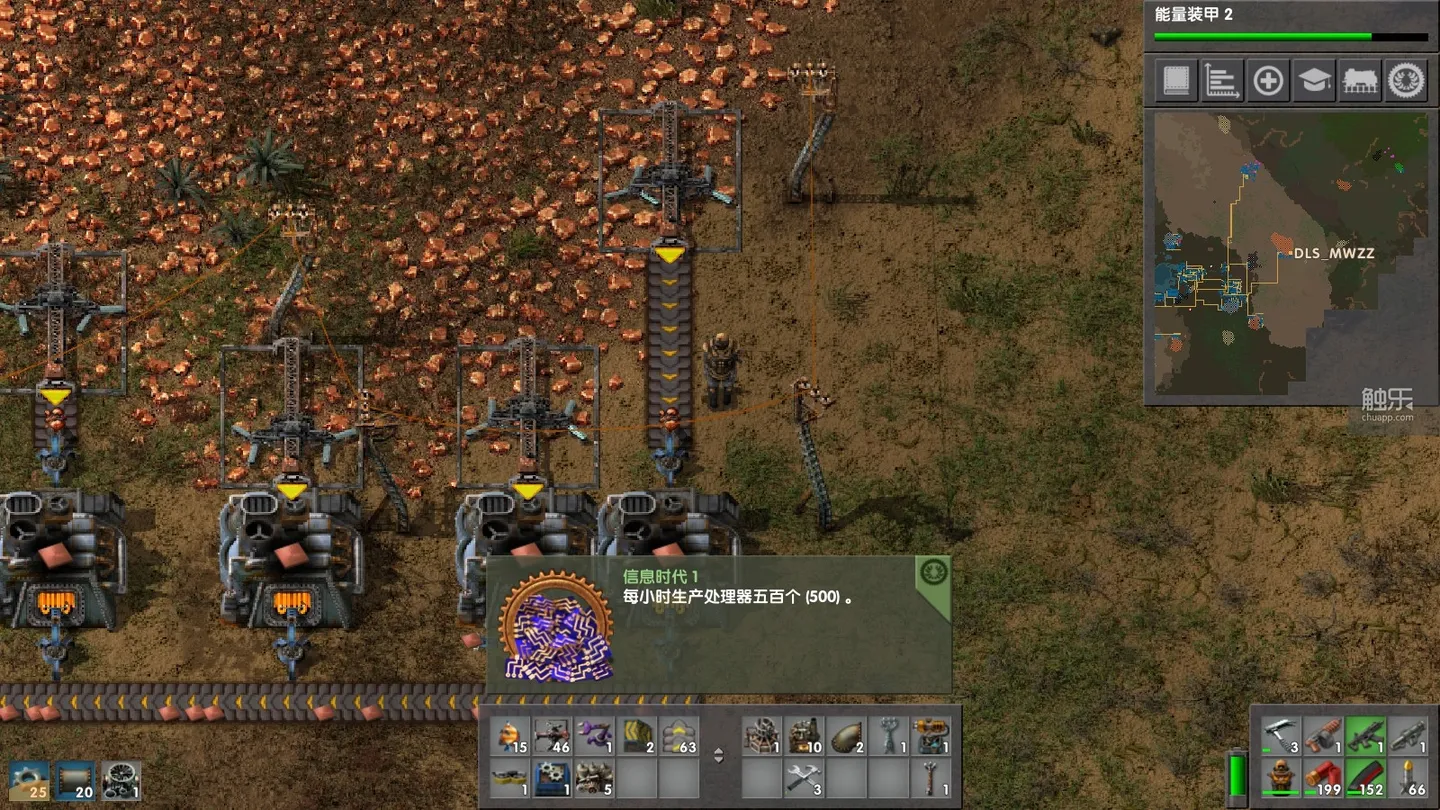Viewport: 1440px width, 810px height.
Task: Select the rocket ammo slot with 66
Action: [x=1408, y=777]
